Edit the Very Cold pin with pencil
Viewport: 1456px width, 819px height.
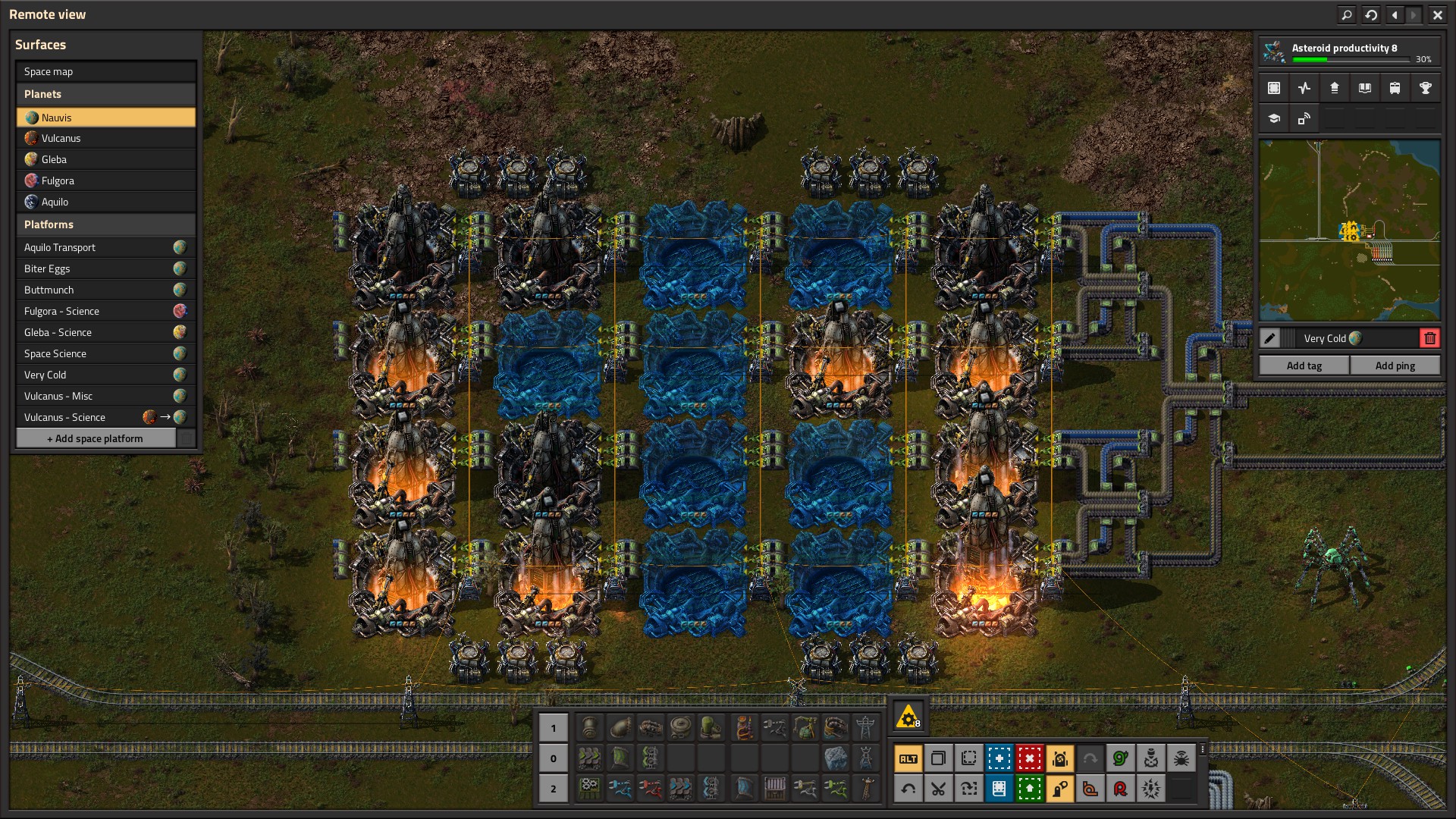[x=1269, y=338]
